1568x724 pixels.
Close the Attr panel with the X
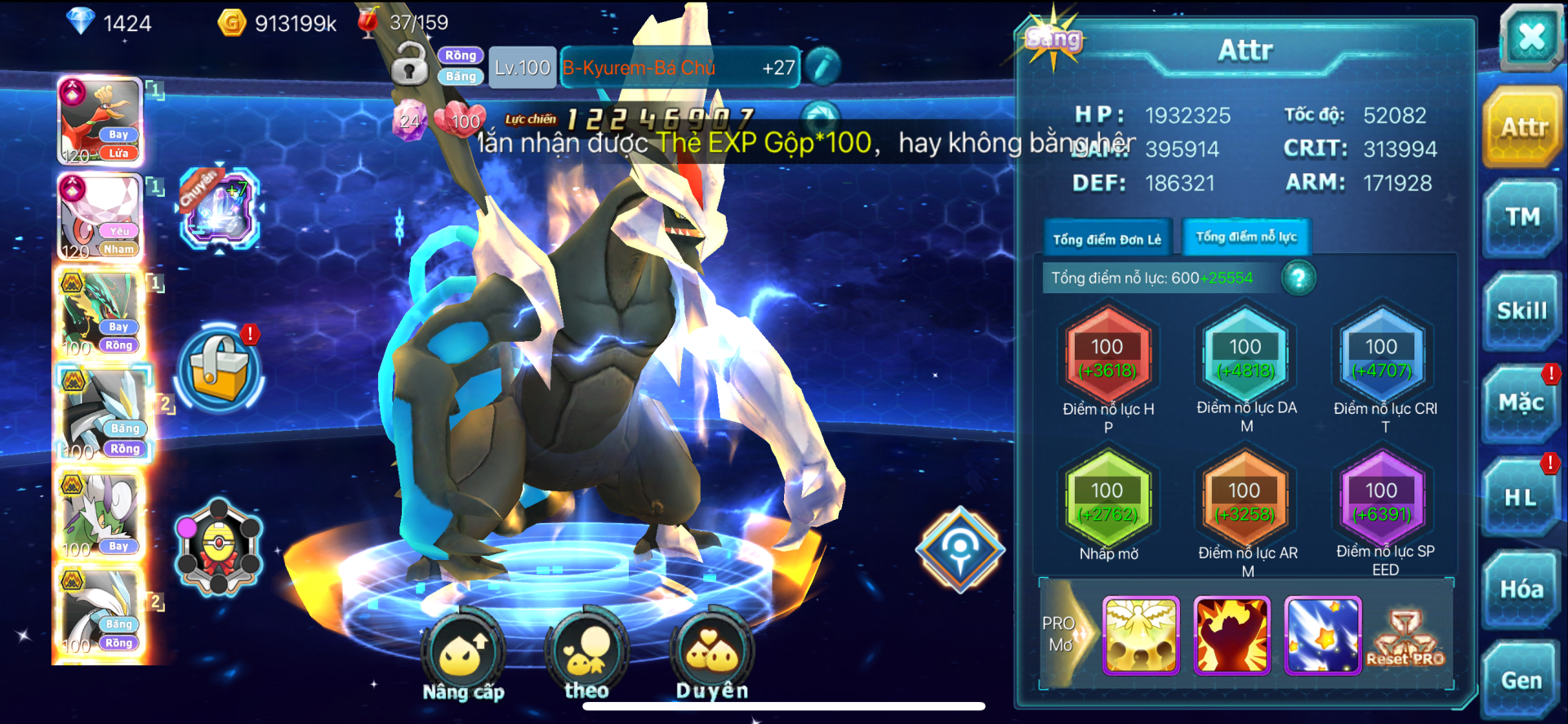1530,37
